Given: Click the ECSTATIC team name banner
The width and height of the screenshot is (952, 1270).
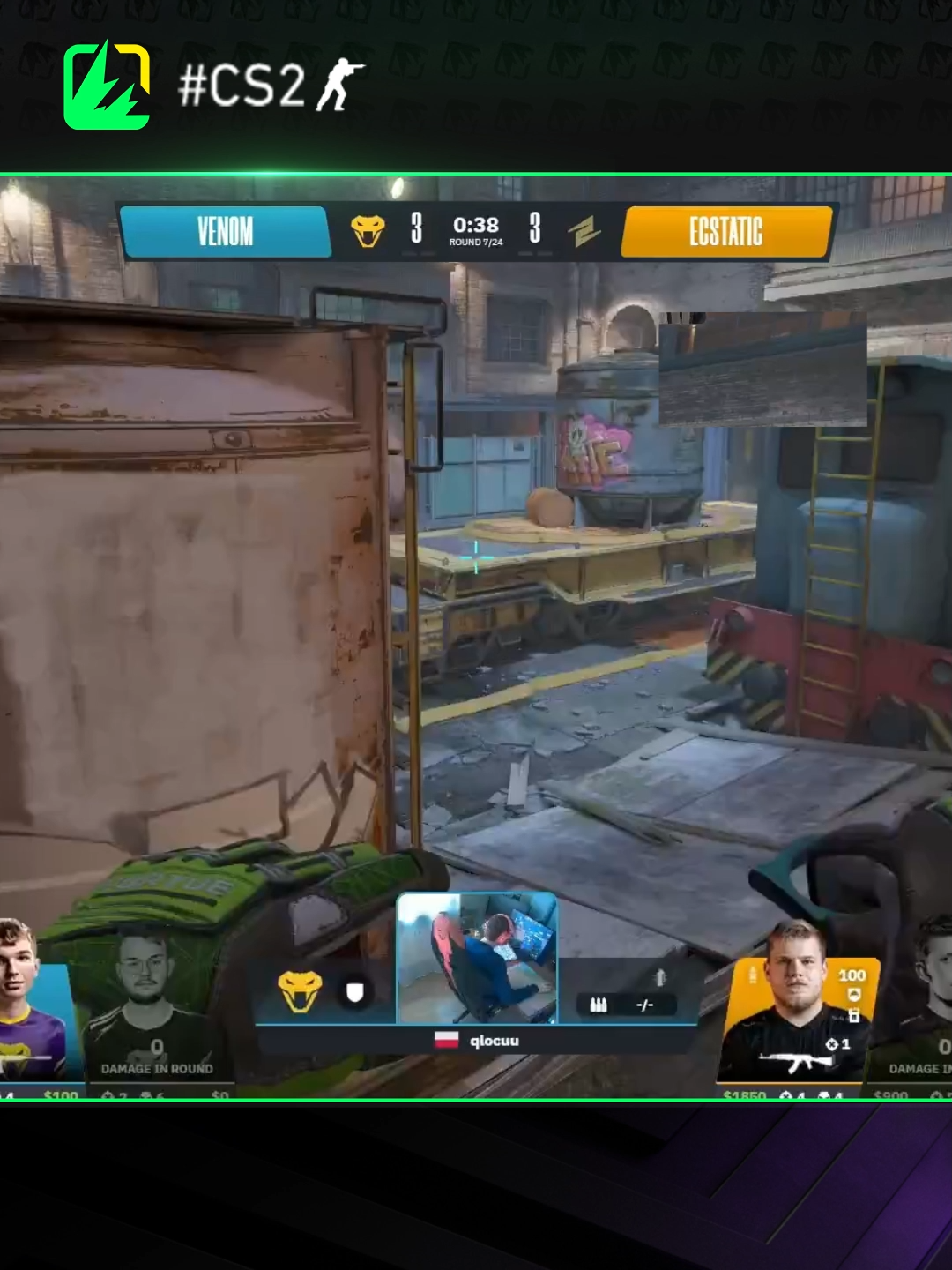Looking at the screenshot, I should [725, 232].
